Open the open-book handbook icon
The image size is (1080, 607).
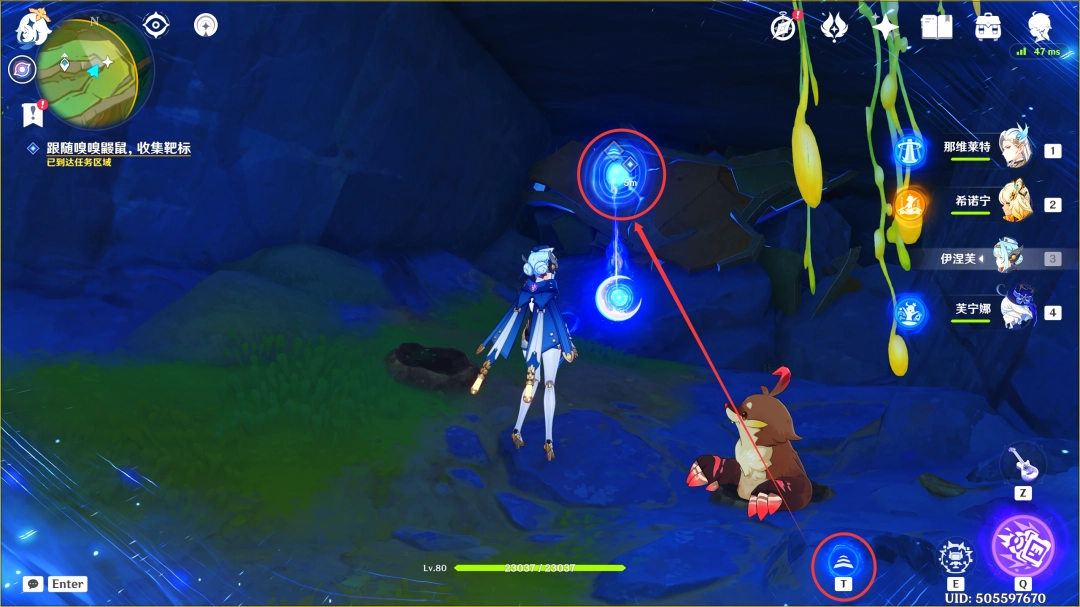[x=937, y=27]
